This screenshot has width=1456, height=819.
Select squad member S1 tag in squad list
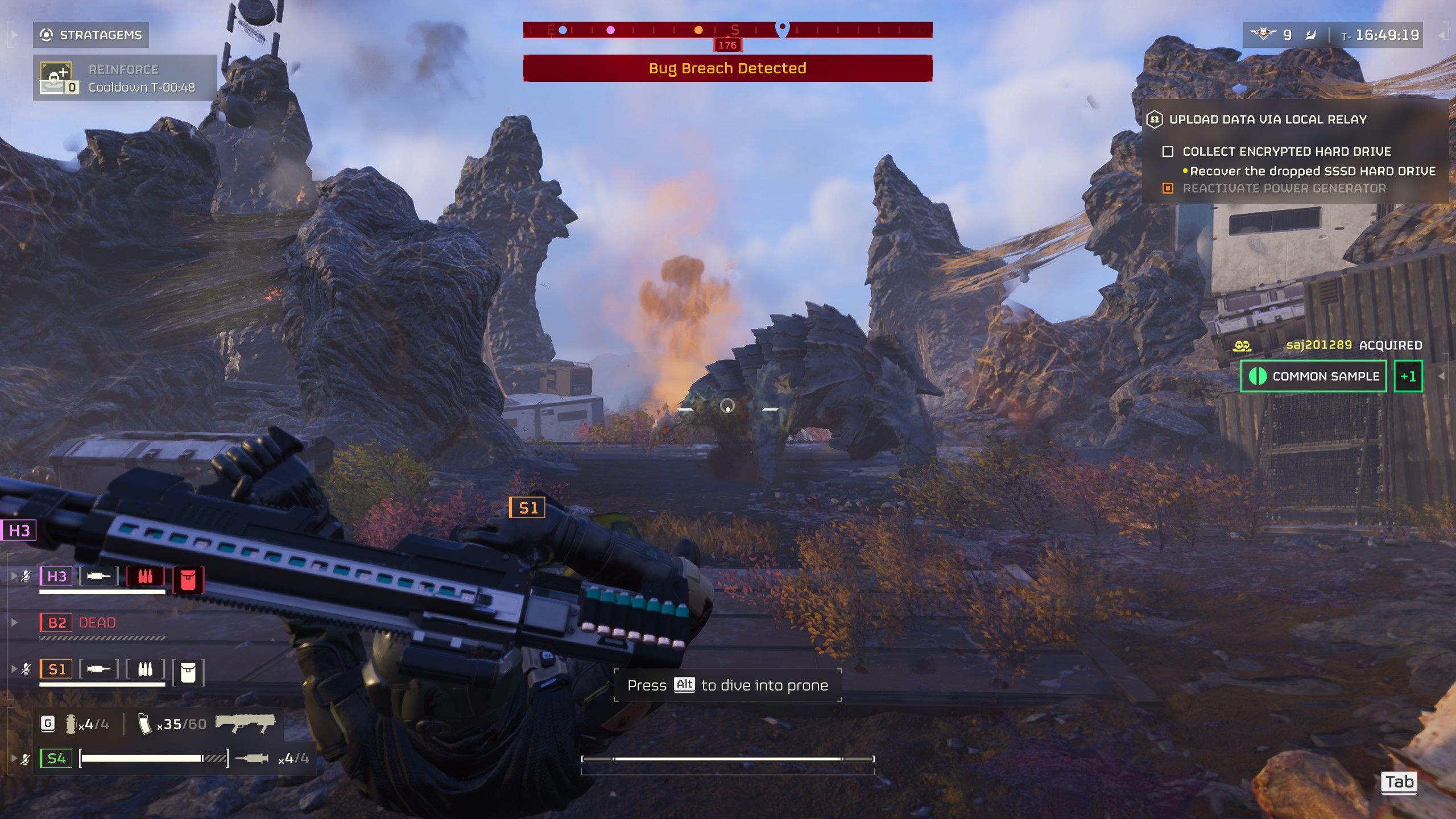(56, 669)
